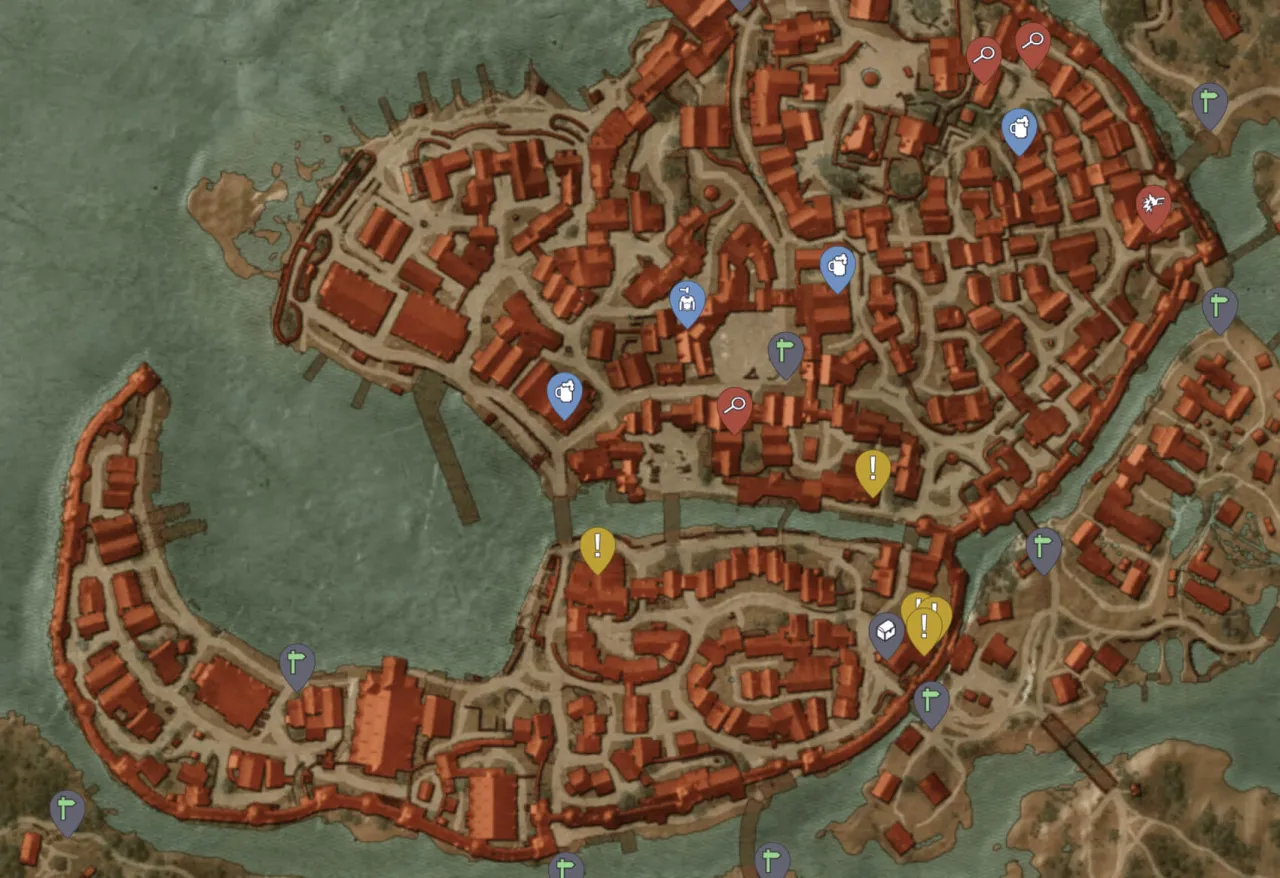
Task: Click the red monster fight marker by the east wall
Action: (x=1153, y=201)
